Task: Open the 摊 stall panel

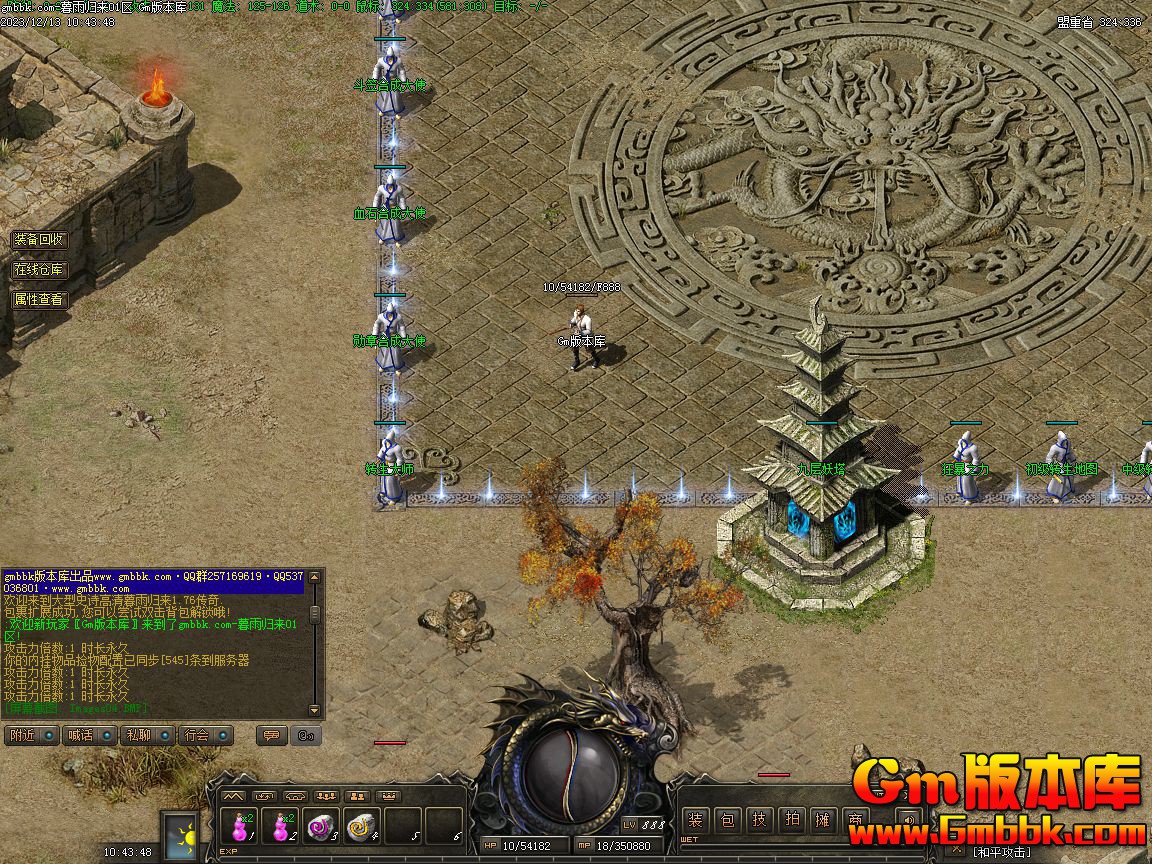Action: (823, 820)
